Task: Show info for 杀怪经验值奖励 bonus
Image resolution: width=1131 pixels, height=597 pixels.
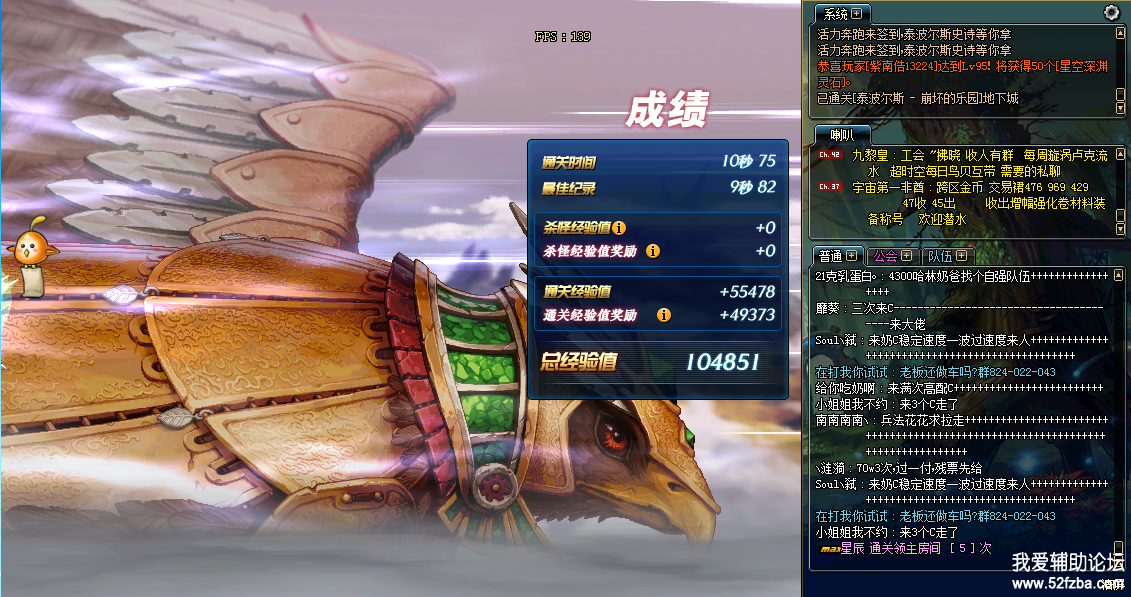Action: (x=653, y=251)
